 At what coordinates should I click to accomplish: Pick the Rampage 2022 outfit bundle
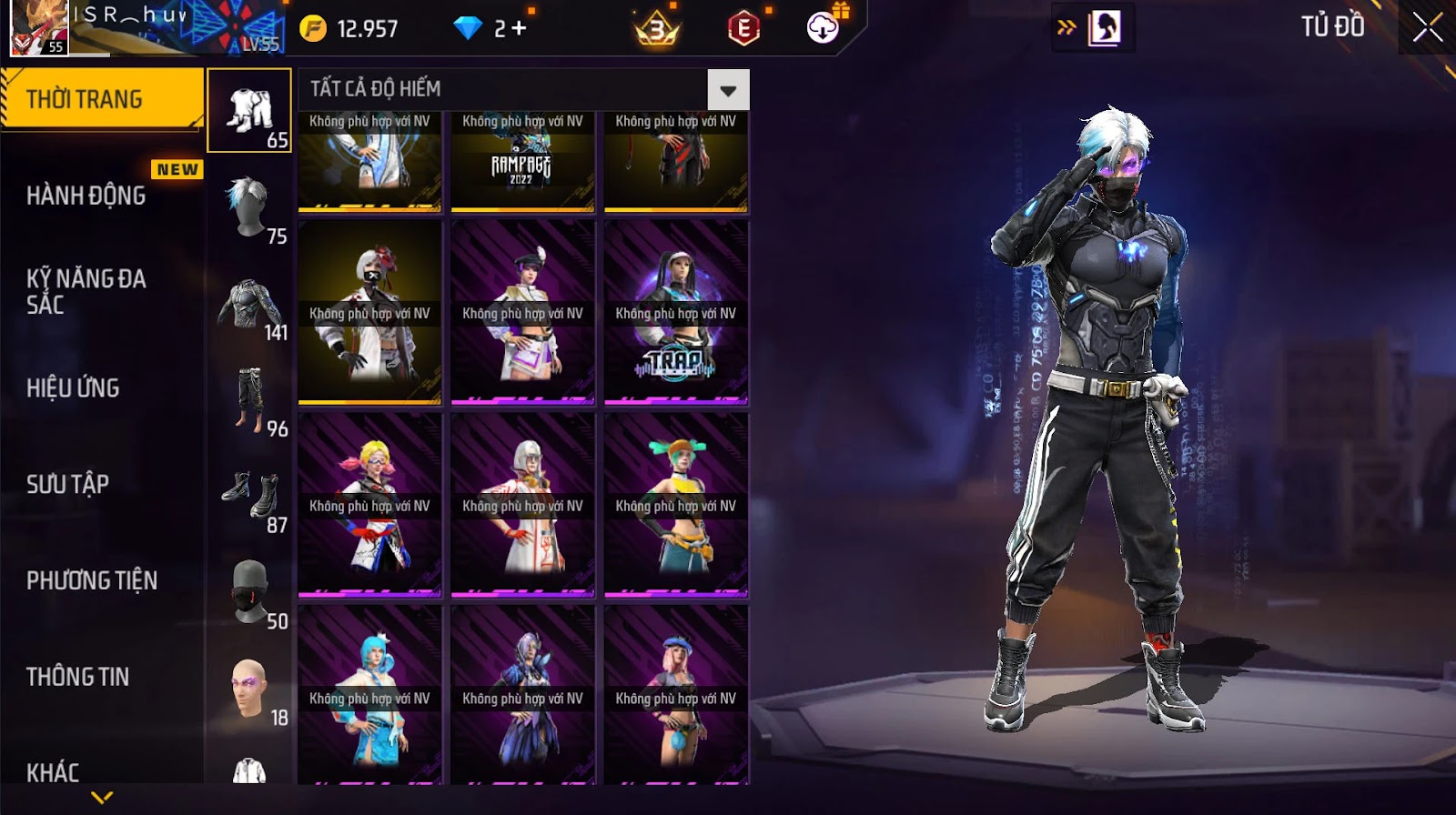click(x=522, y=162)
